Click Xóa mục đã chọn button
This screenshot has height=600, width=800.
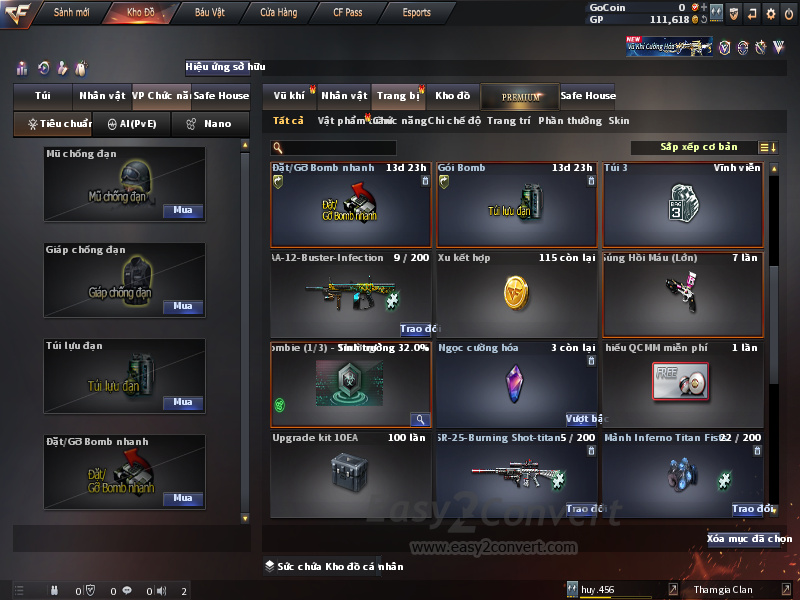pyautogui.click(x=750, y=539)
